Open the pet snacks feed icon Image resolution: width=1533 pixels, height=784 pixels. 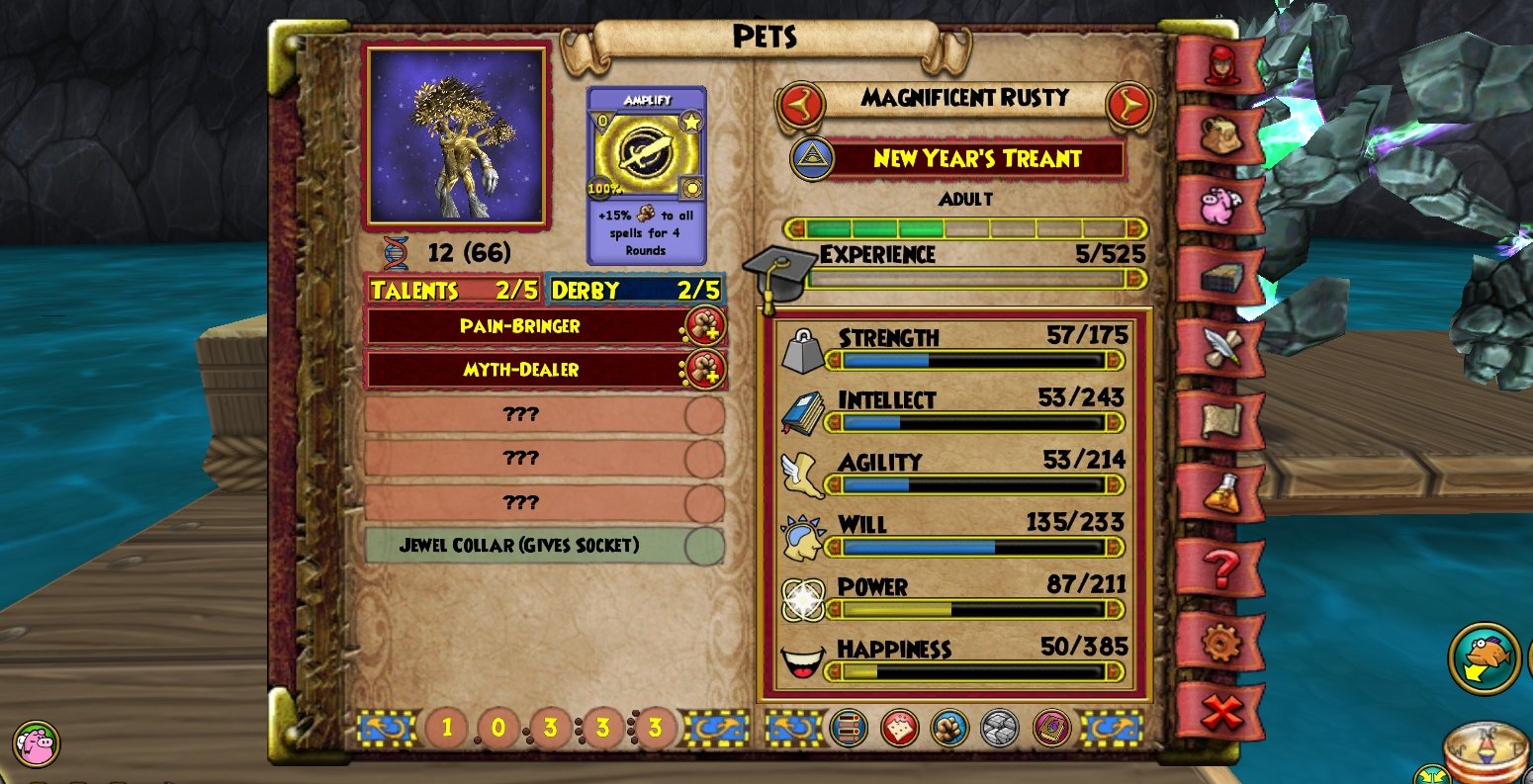click(x=901, y=727)
